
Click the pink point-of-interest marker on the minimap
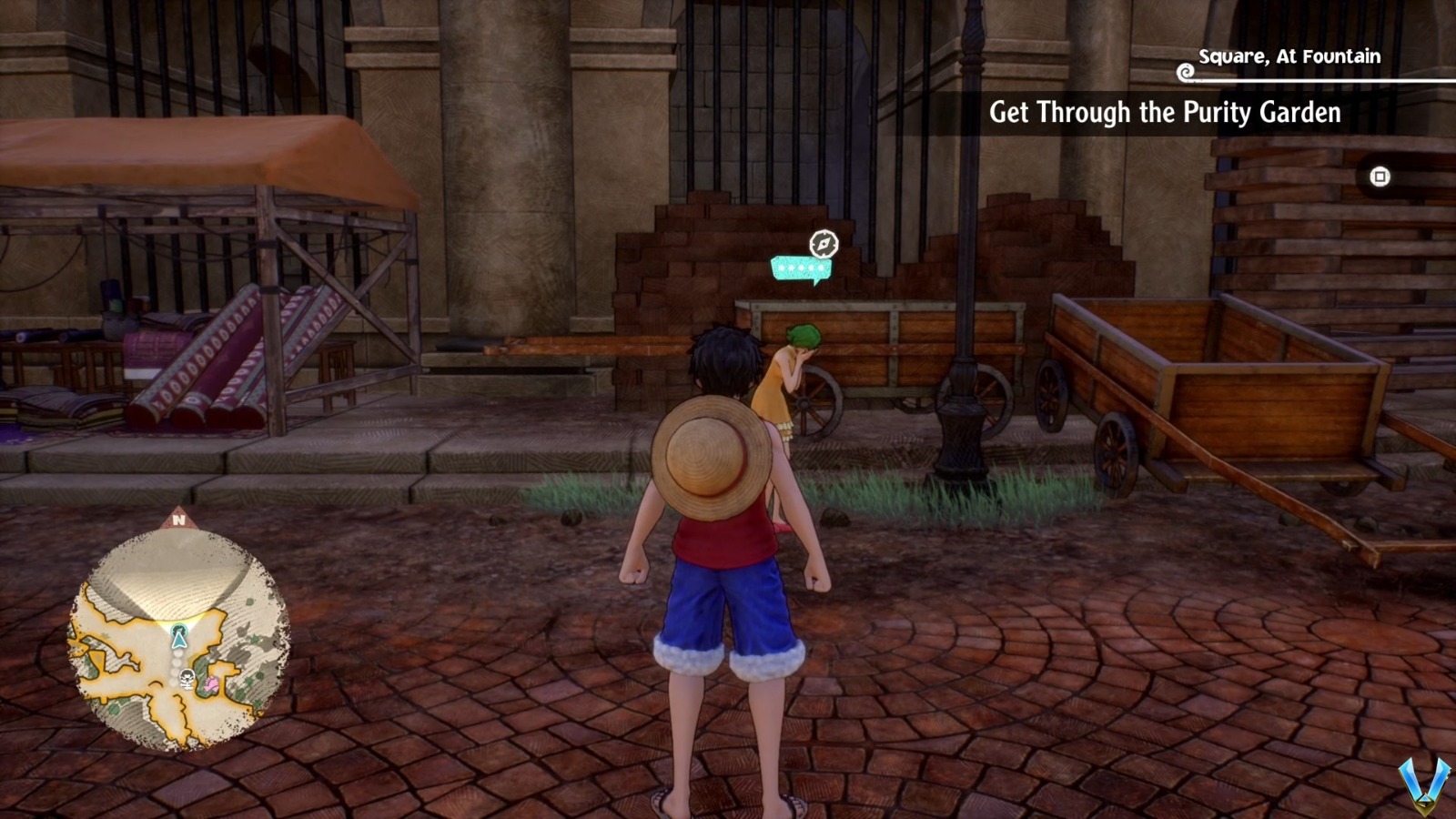212,683
